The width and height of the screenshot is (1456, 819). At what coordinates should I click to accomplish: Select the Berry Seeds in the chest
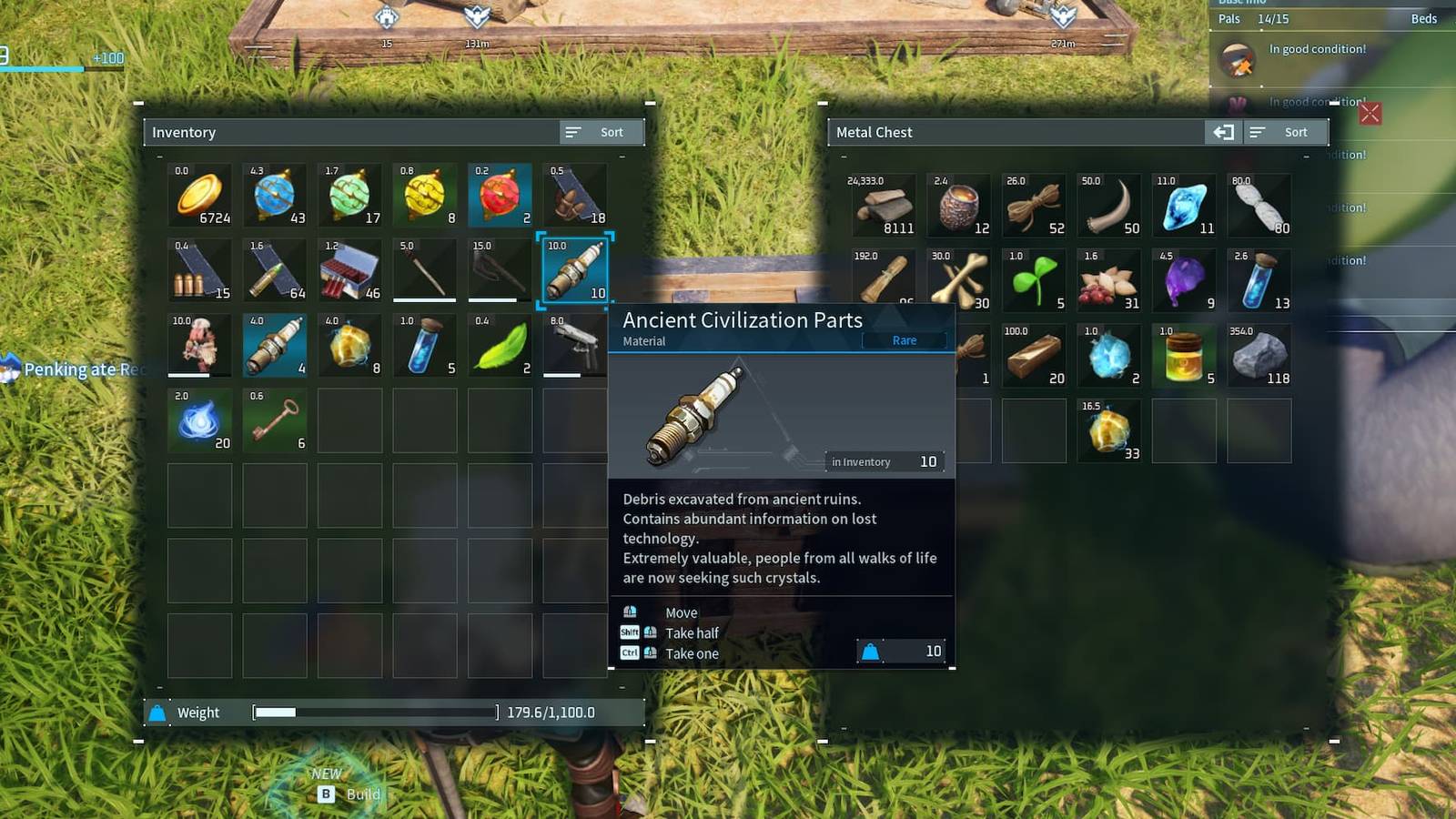1109,279
